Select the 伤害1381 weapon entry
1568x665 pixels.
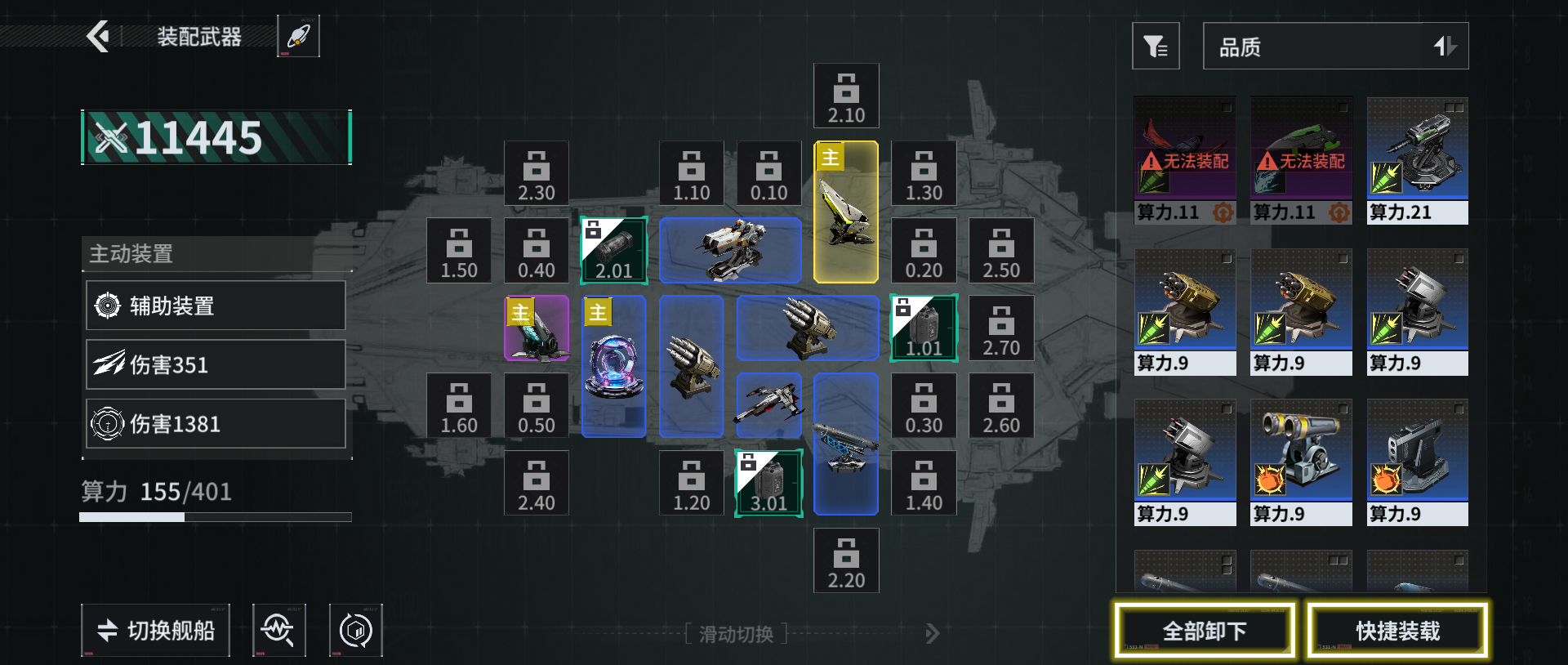point(216,424)
